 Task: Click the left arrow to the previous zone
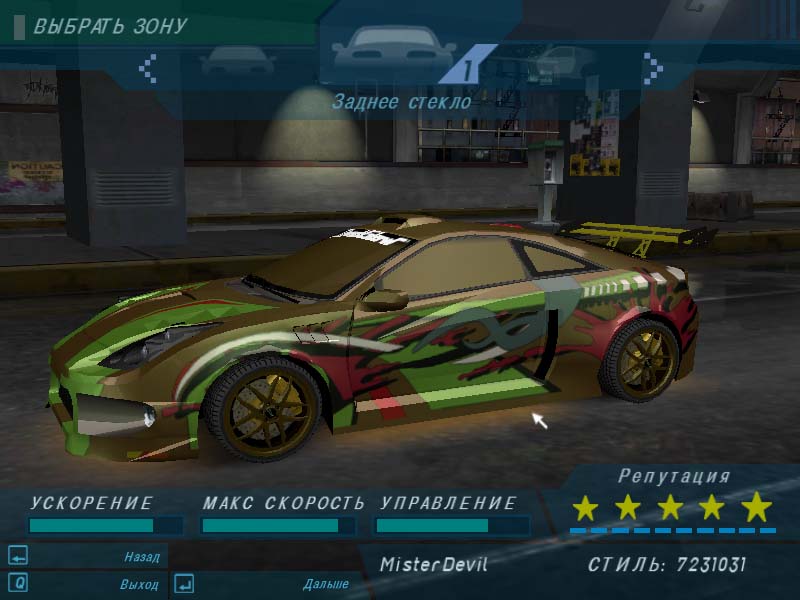click(x=148, y=68)
